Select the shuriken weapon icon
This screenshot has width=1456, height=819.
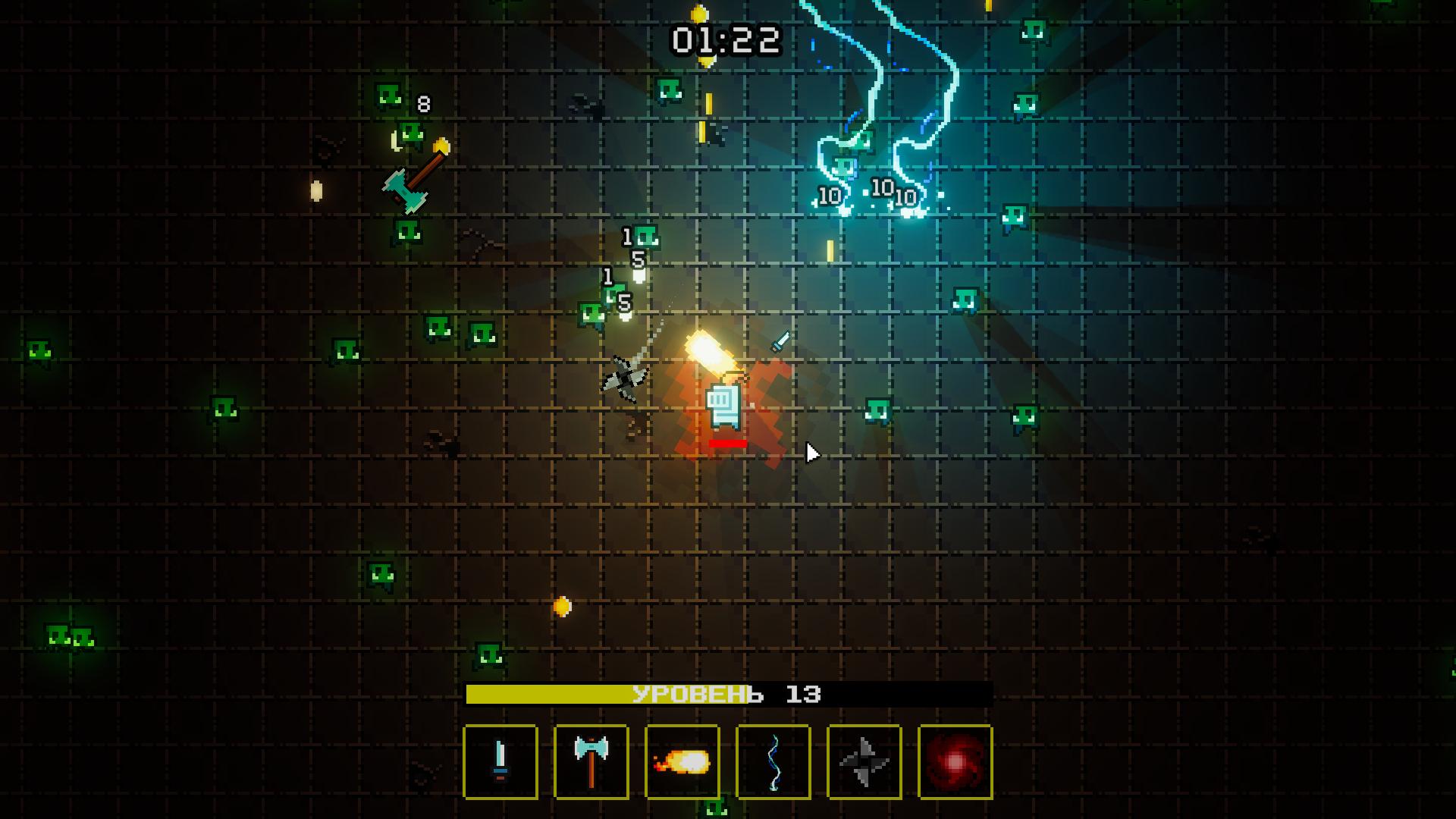864,761
